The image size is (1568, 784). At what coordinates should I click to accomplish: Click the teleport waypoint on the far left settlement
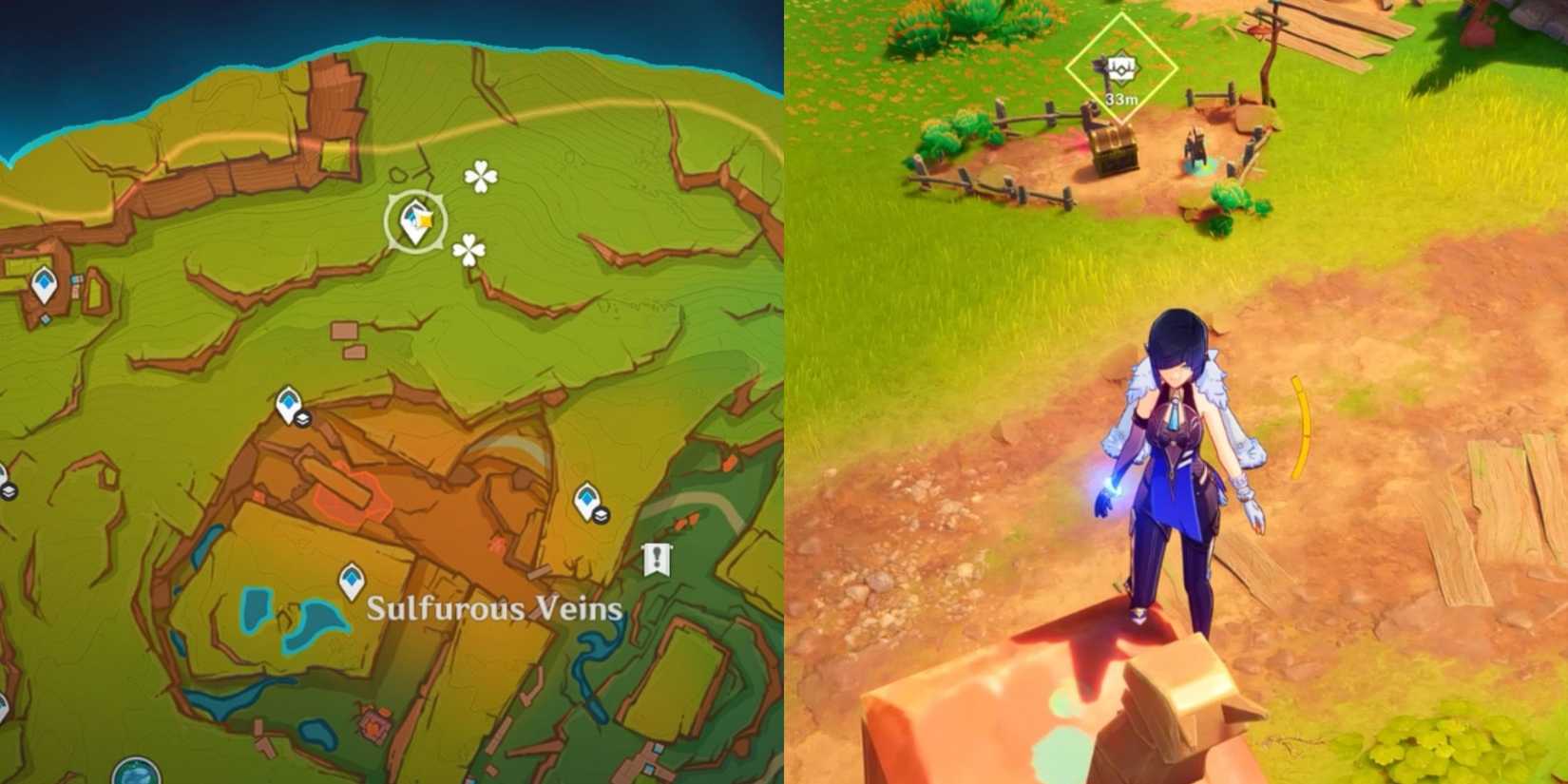[43, 281]
